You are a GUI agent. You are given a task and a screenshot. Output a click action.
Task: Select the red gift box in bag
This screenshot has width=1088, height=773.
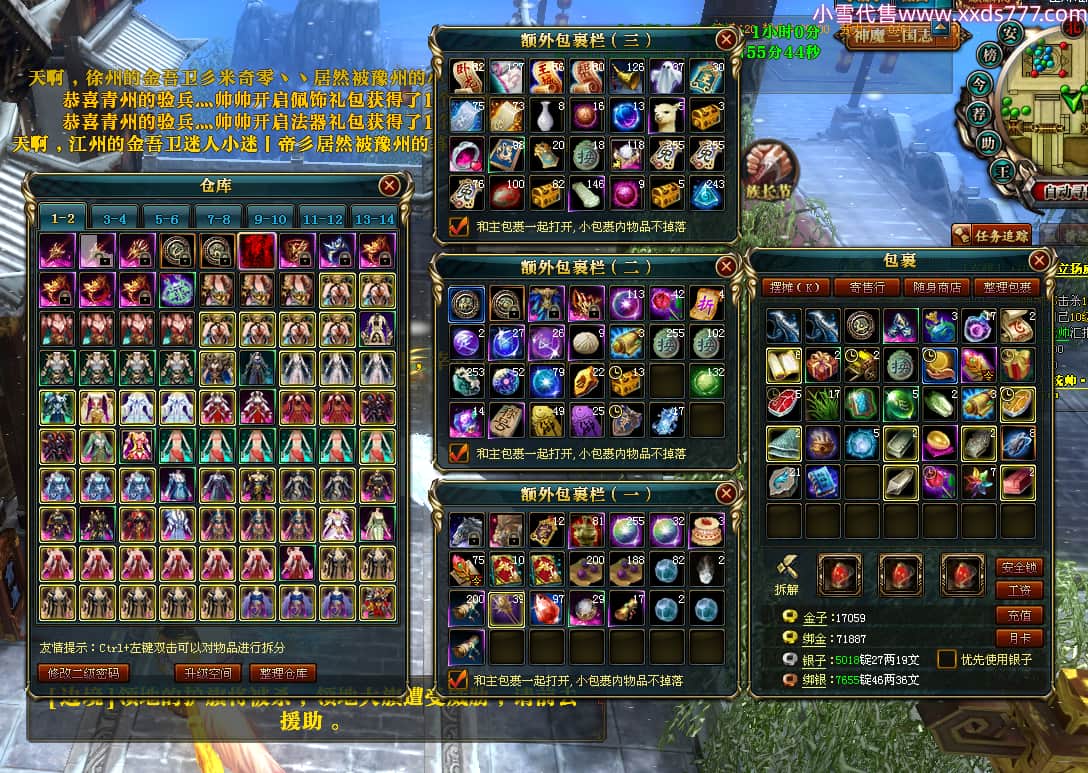point(822,365)
